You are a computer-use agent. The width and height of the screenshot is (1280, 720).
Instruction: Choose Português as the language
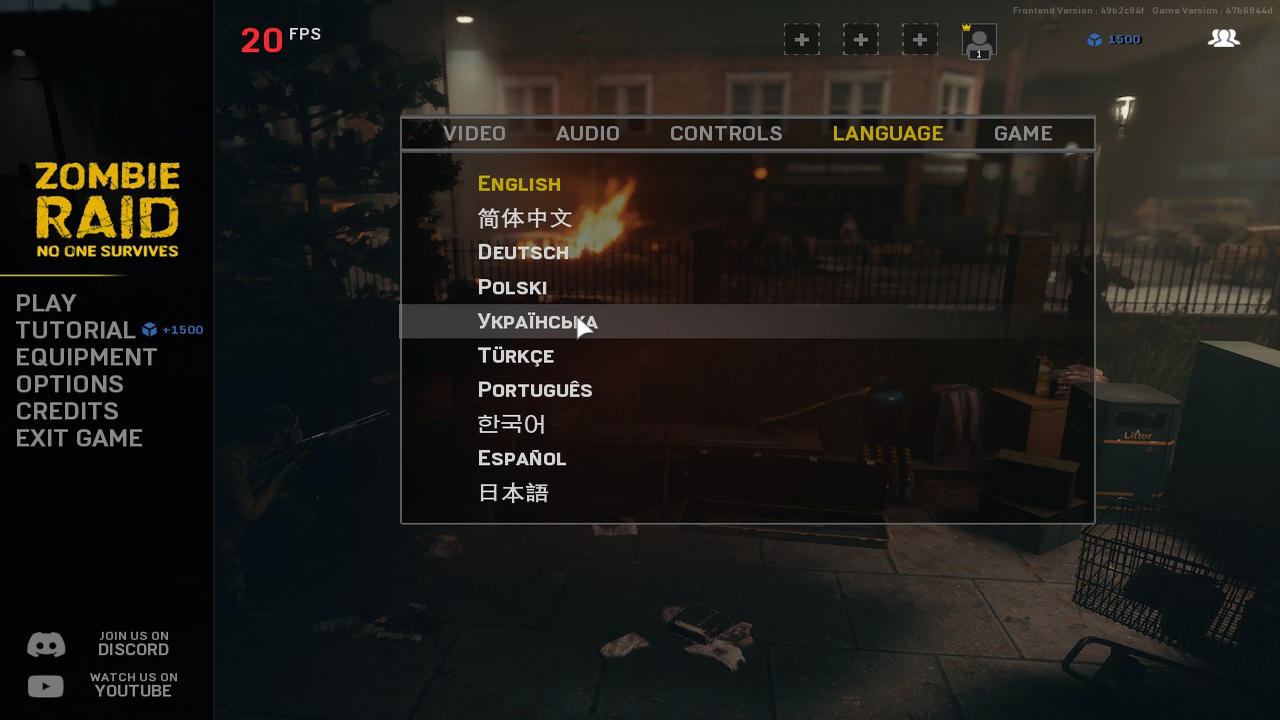[x=535, y=390]
